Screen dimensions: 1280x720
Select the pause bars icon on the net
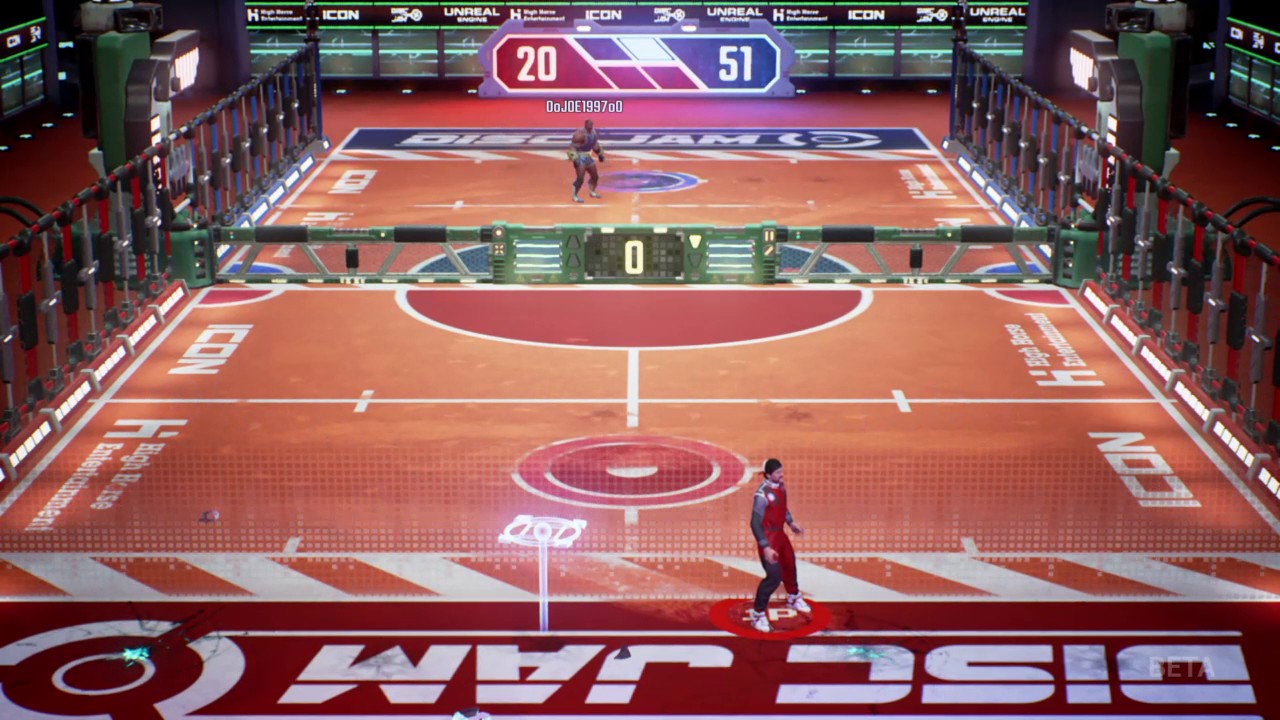[x=769, y=237]
